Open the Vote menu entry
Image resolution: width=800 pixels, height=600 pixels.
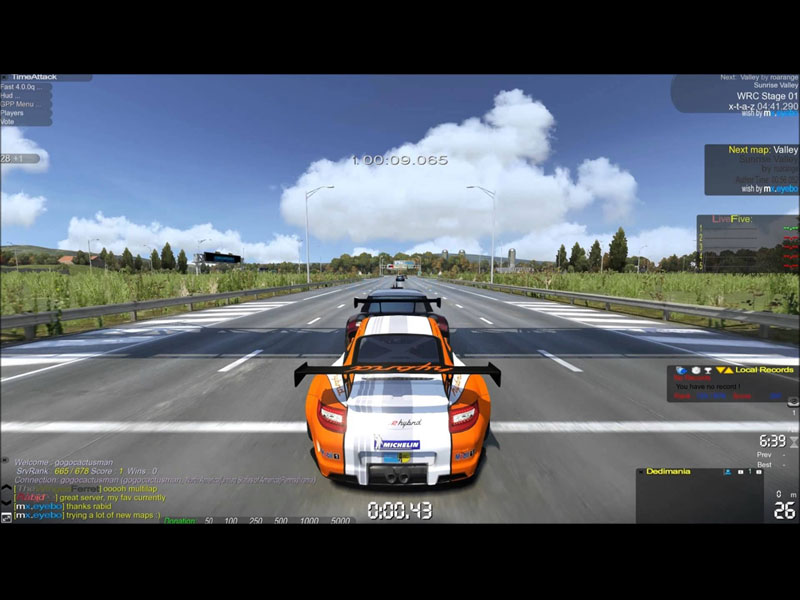point(9,122)
